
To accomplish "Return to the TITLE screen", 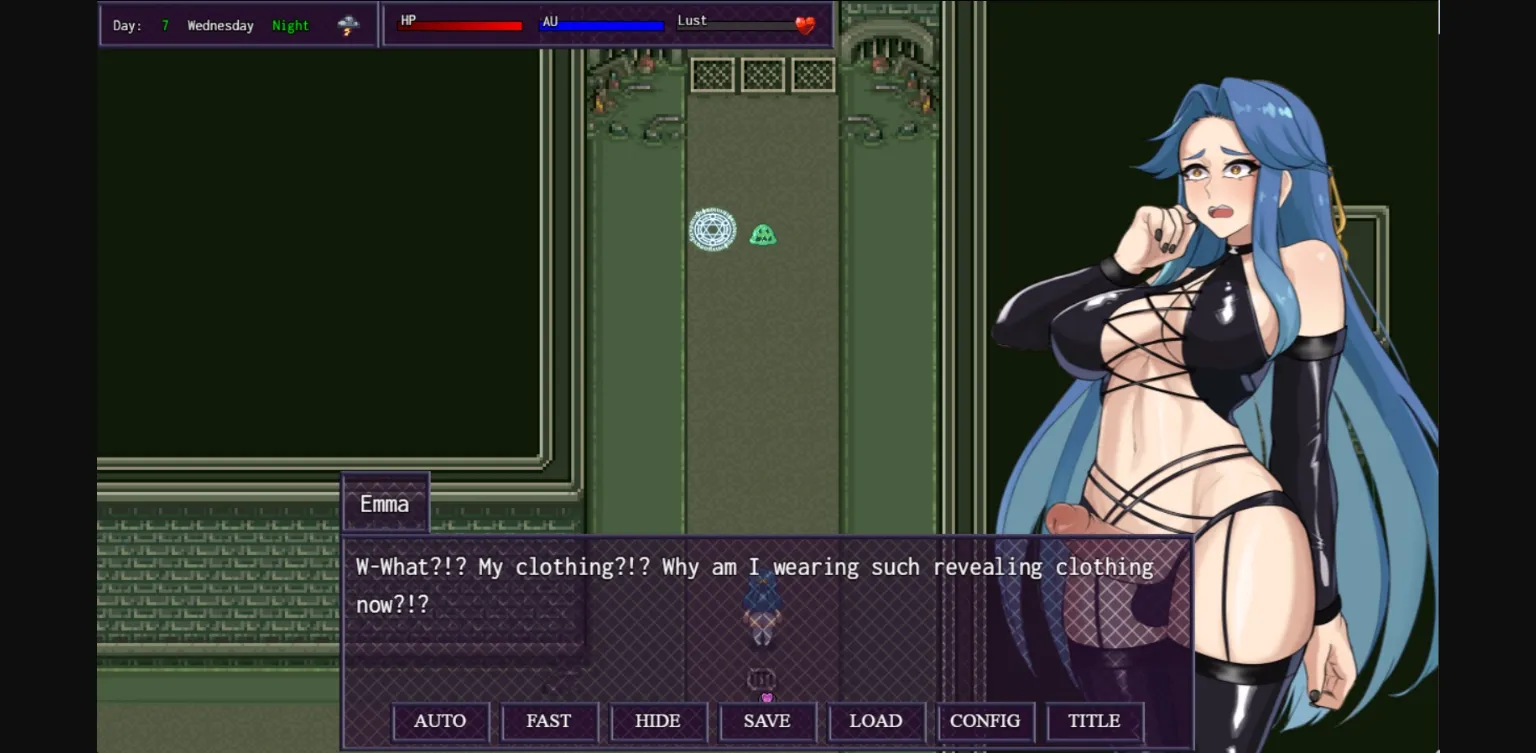I will coord(1094,721).
